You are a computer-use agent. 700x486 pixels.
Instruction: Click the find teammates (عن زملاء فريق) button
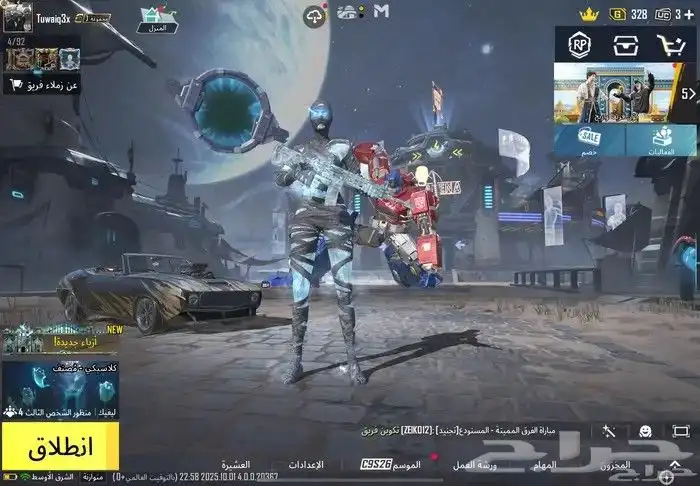[x=42, y=86]
